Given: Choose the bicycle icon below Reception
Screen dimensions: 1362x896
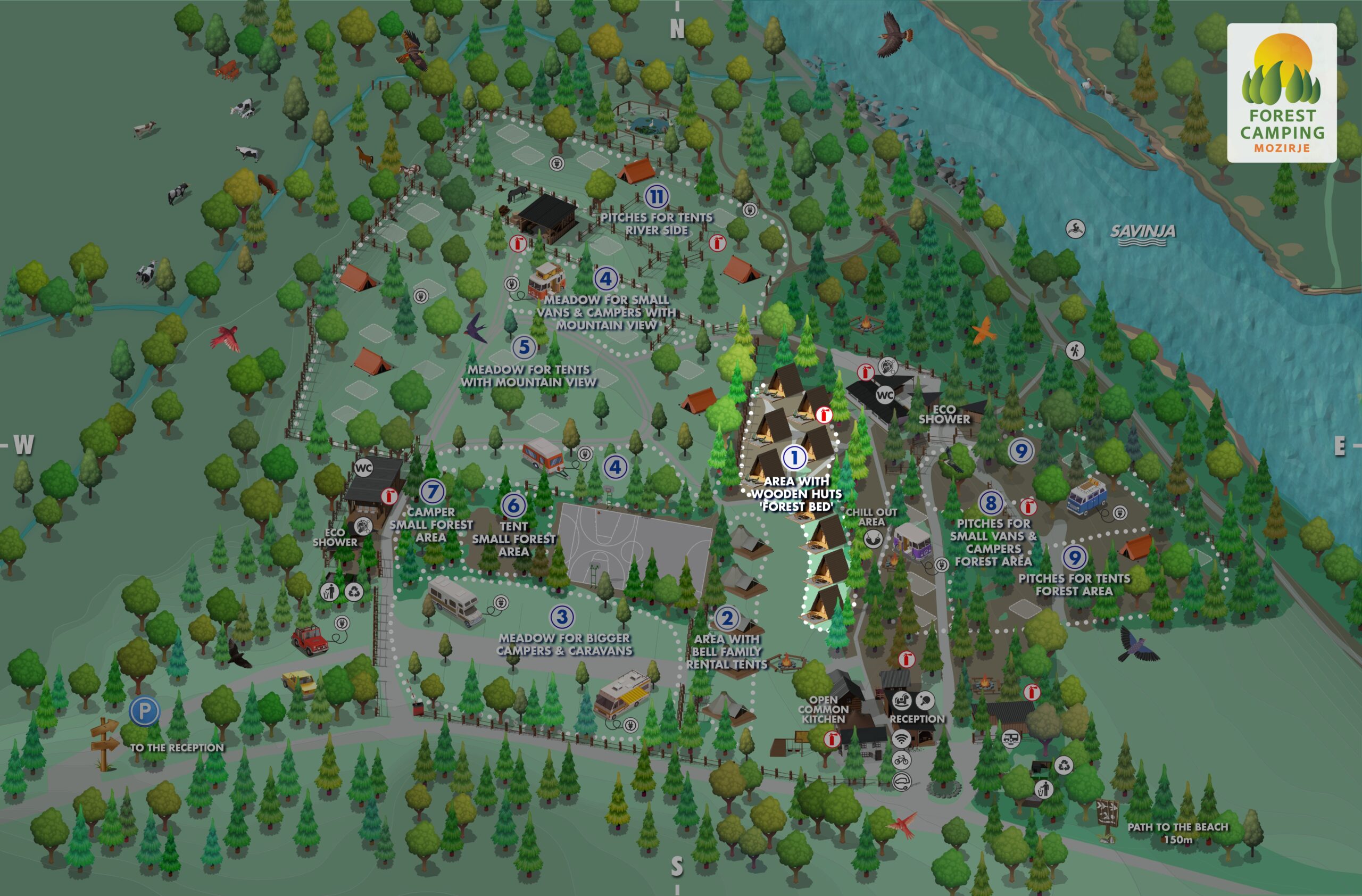Looking at the screenshot, I should point(901,760).
